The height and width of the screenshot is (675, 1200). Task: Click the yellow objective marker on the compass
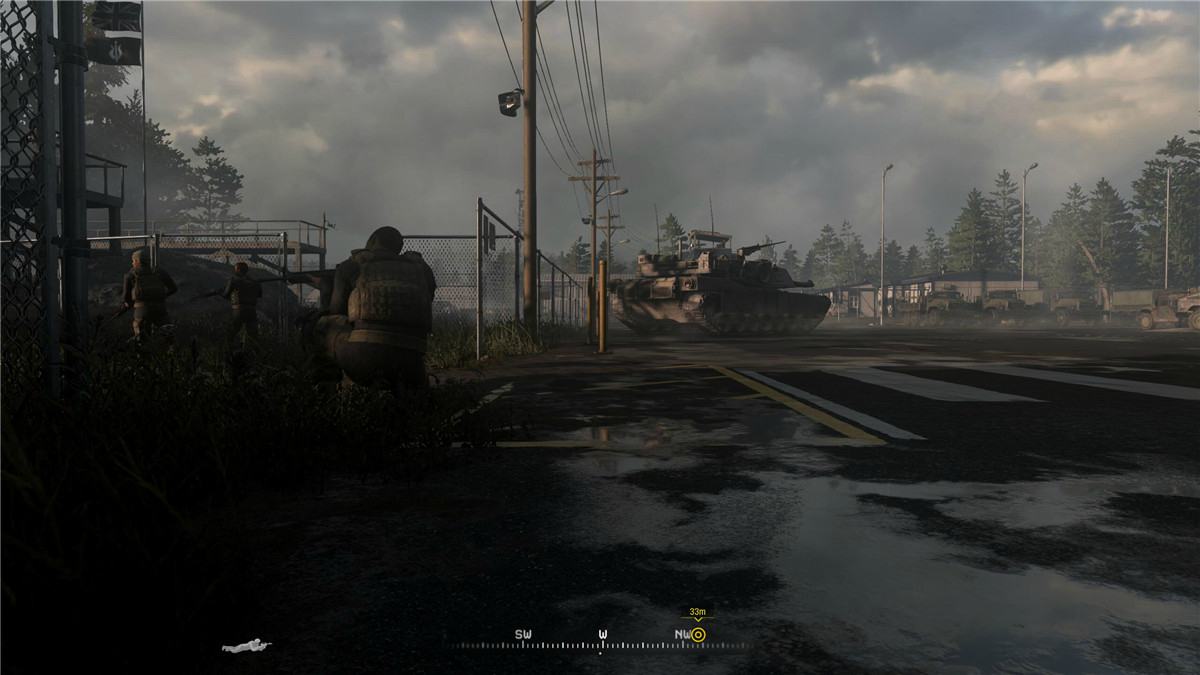pos(698,634)
